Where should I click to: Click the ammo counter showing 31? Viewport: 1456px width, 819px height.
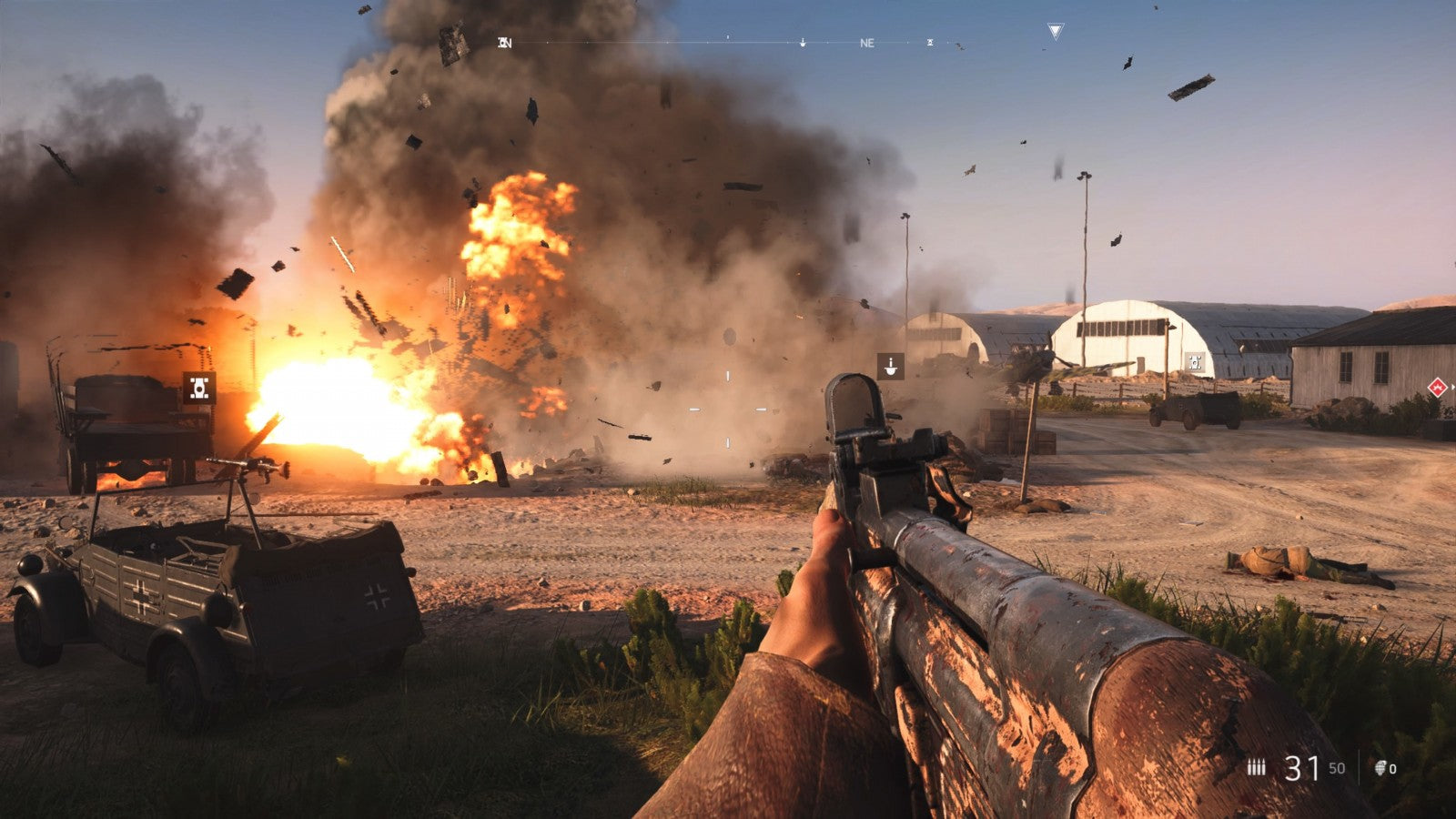point(1301,769)
